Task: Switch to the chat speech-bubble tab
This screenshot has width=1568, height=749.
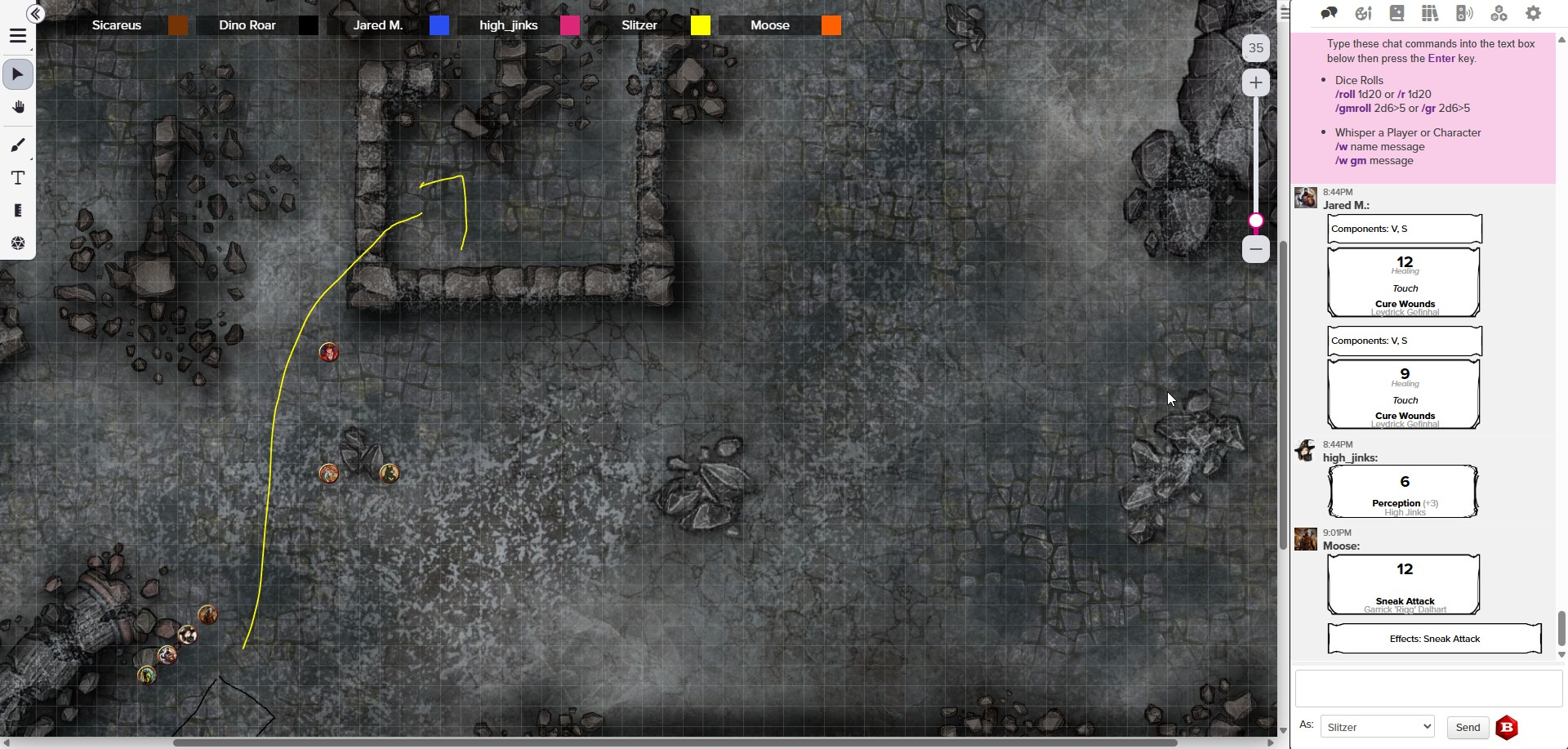Action: coord(1329,14)
